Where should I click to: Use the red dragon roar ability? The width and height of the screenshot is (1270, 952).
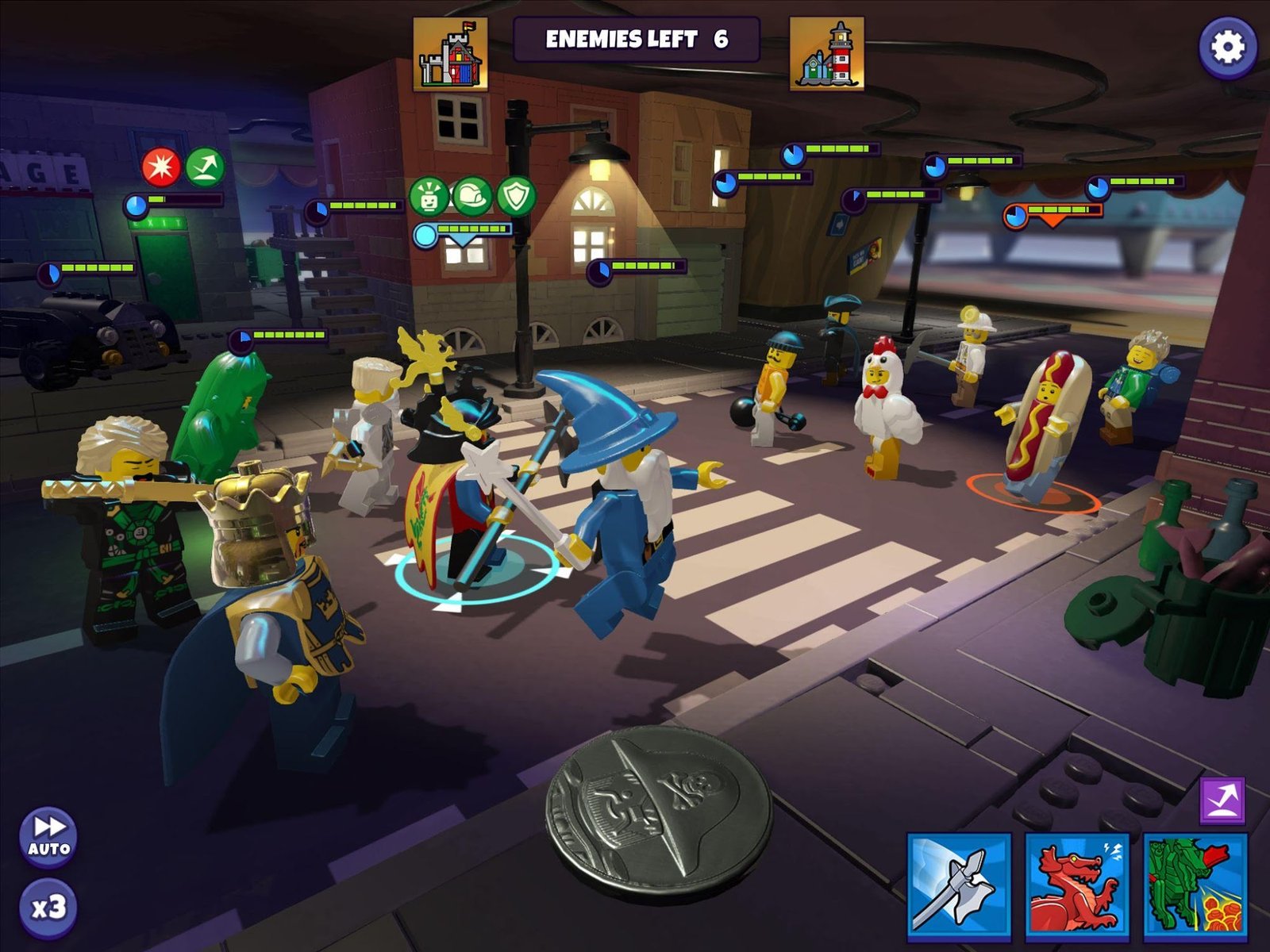[x=1077, y=883]
